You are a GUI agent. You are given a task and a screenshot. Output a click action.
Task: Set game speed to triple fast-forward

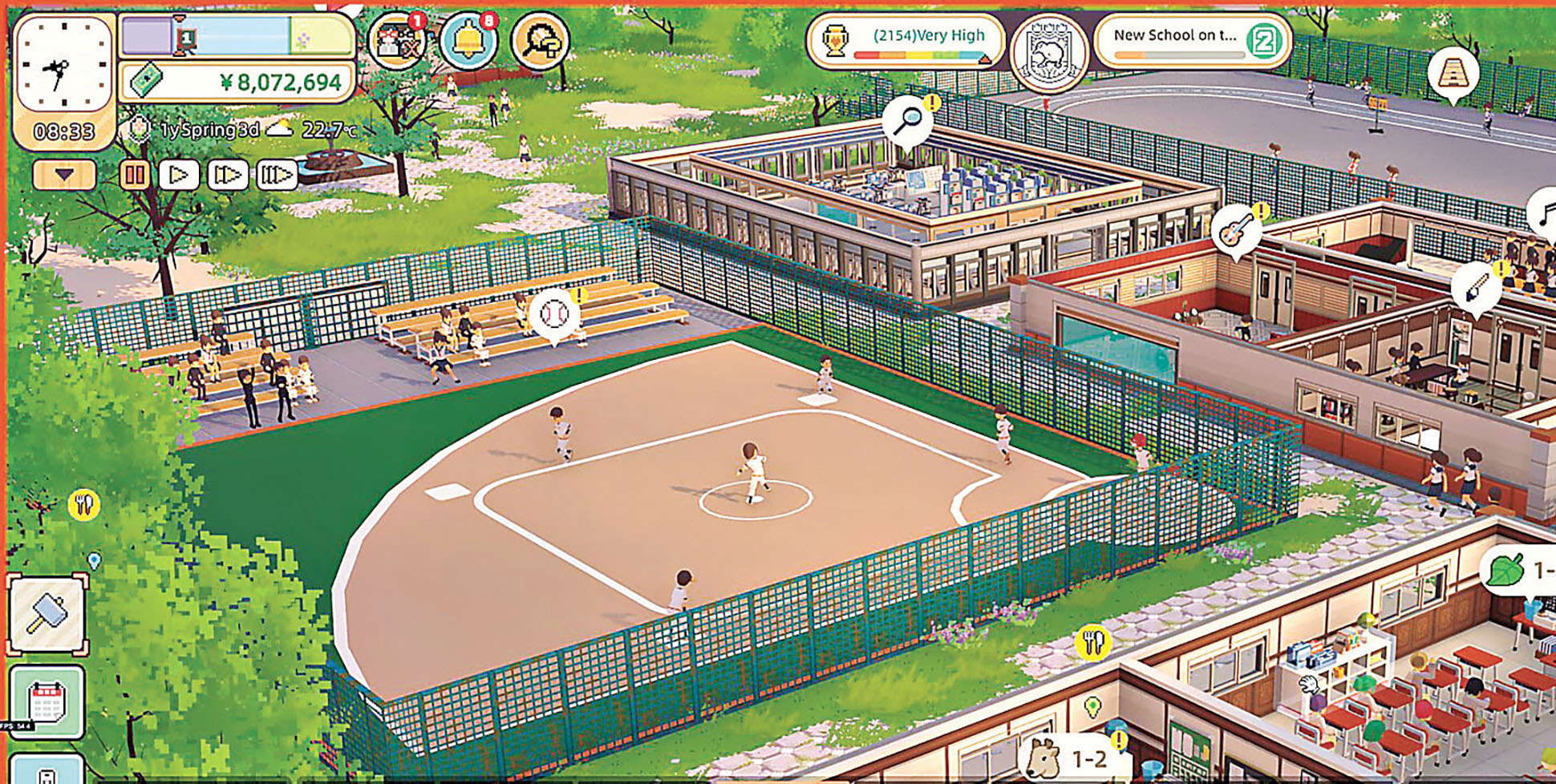pyautogui.click(x=276, y=175)
